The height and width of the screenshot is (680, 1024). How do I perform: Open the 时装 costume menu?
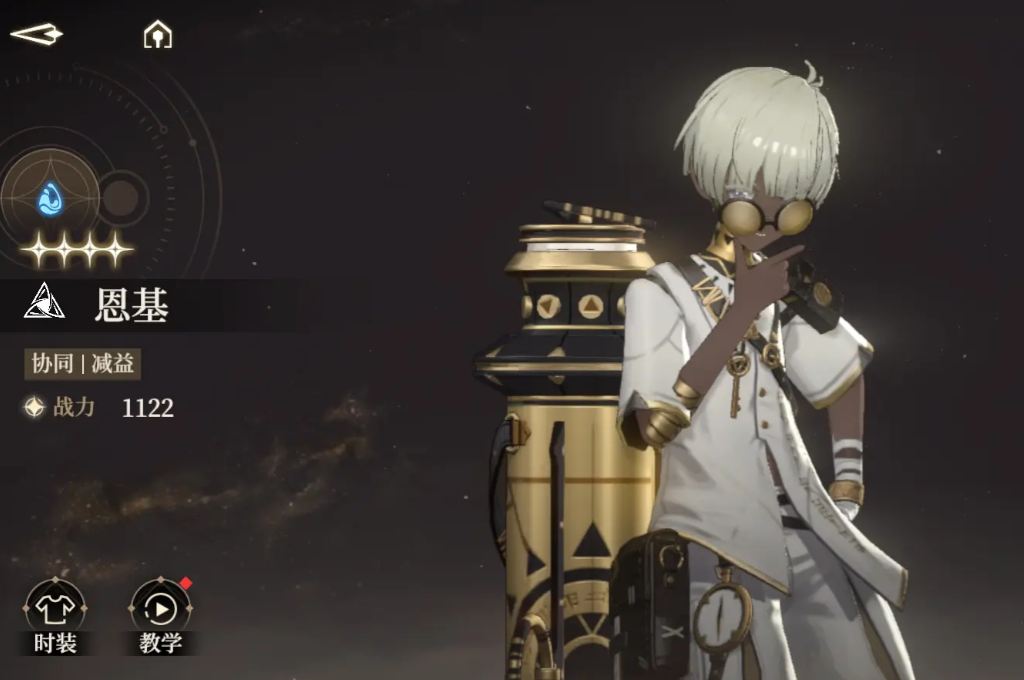[55, 616]
